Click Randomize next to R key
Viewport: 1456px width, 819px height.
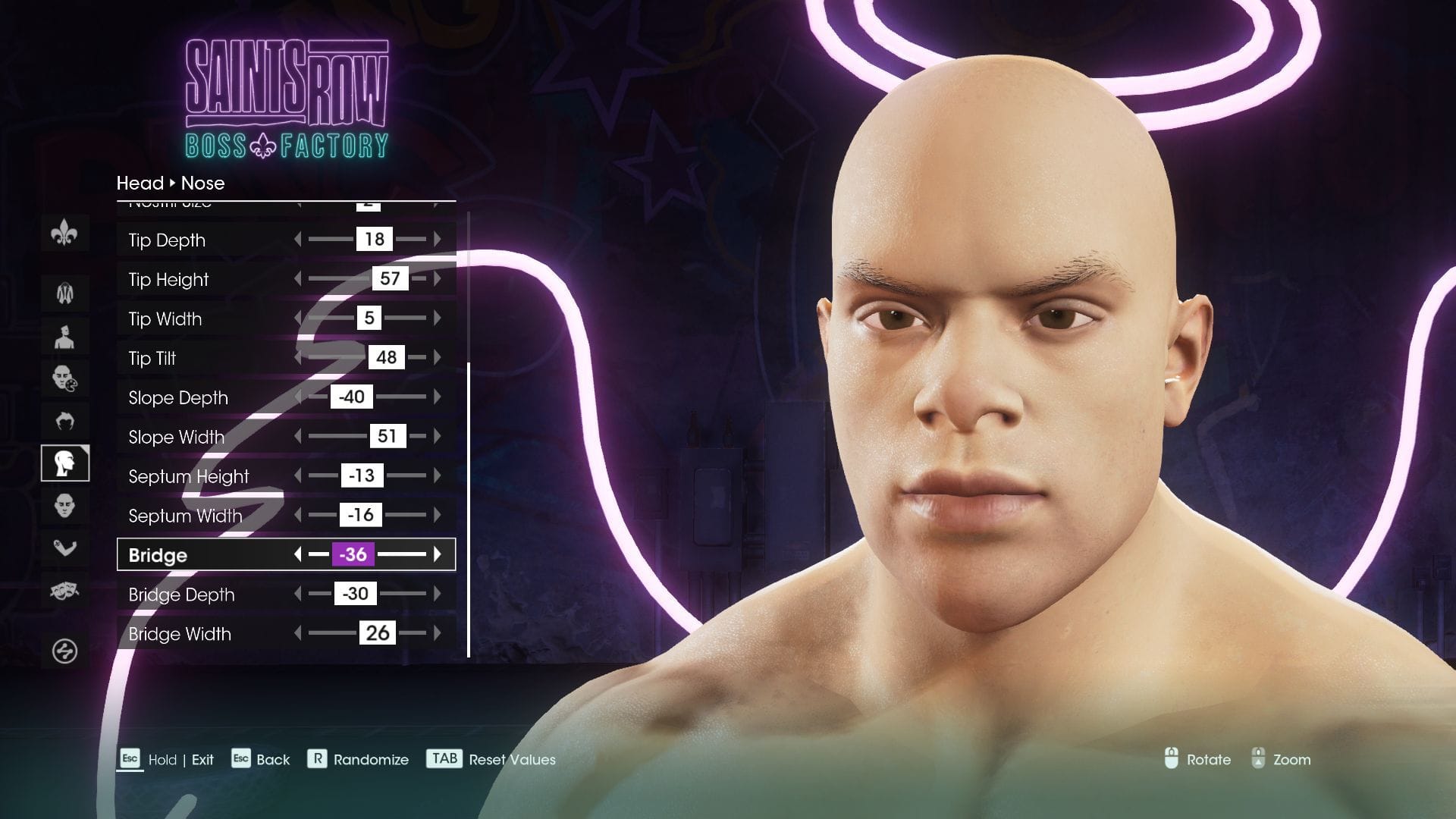[x=370, y=759]
